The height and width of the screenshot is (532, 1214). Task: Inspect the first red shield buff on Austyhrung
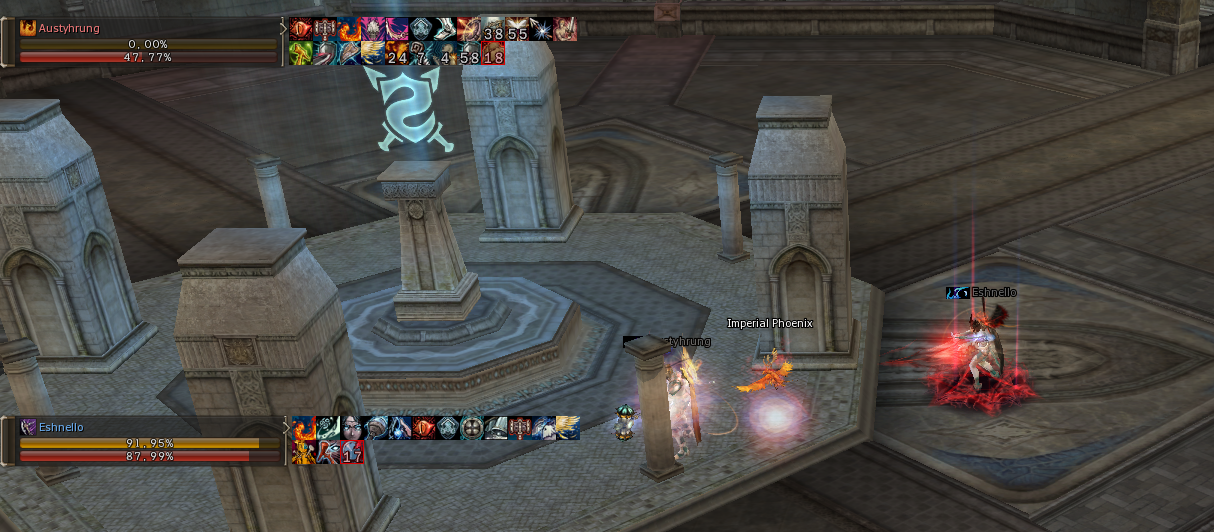pos(301,30)
